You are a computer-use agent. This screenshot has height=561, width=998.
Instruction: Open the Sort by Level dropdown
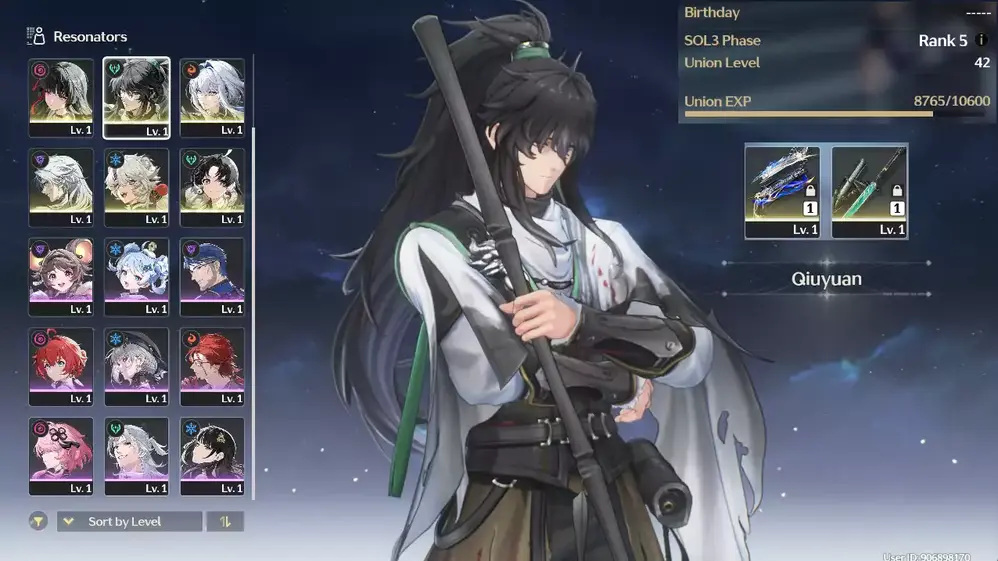pos(129,521)
